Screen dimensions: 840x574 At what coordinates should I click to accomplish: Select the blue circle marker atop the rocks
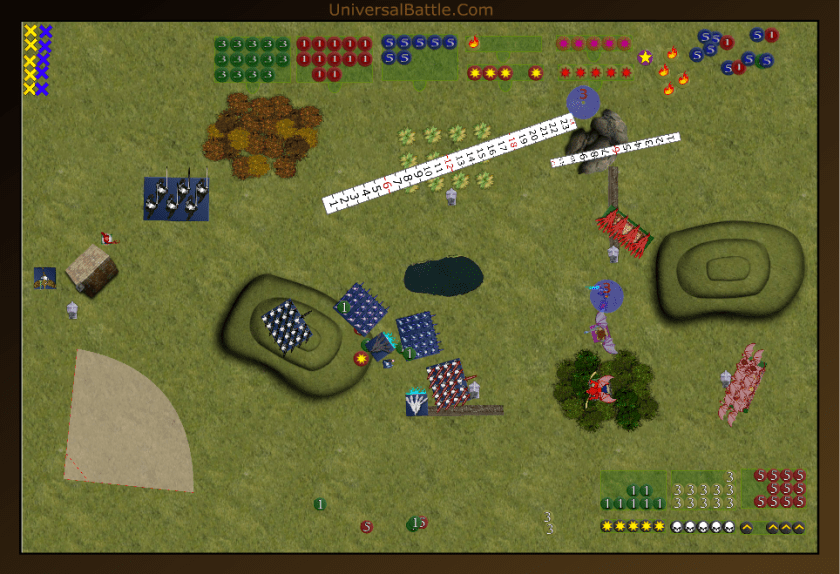582,101
